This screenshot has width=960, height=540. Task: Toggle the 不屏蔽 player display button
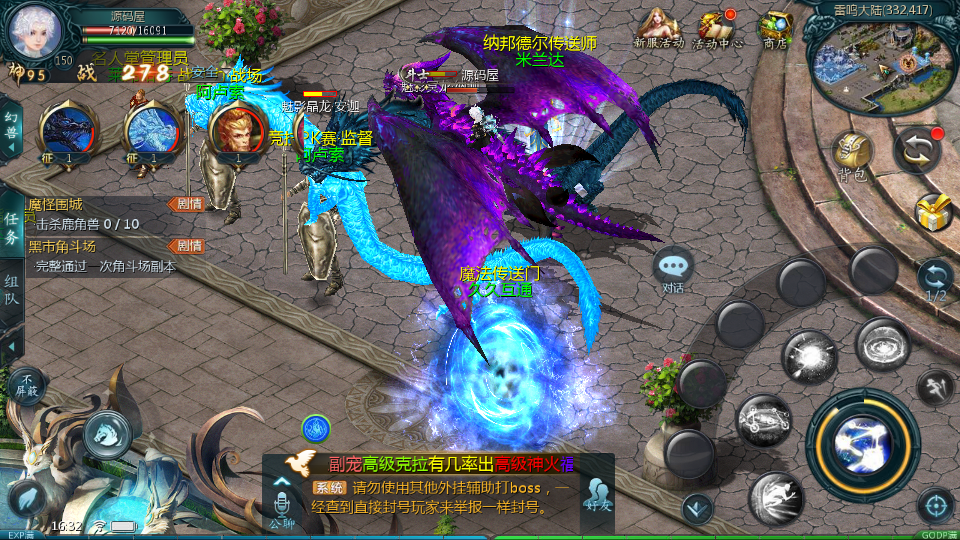tap(27, 385)
